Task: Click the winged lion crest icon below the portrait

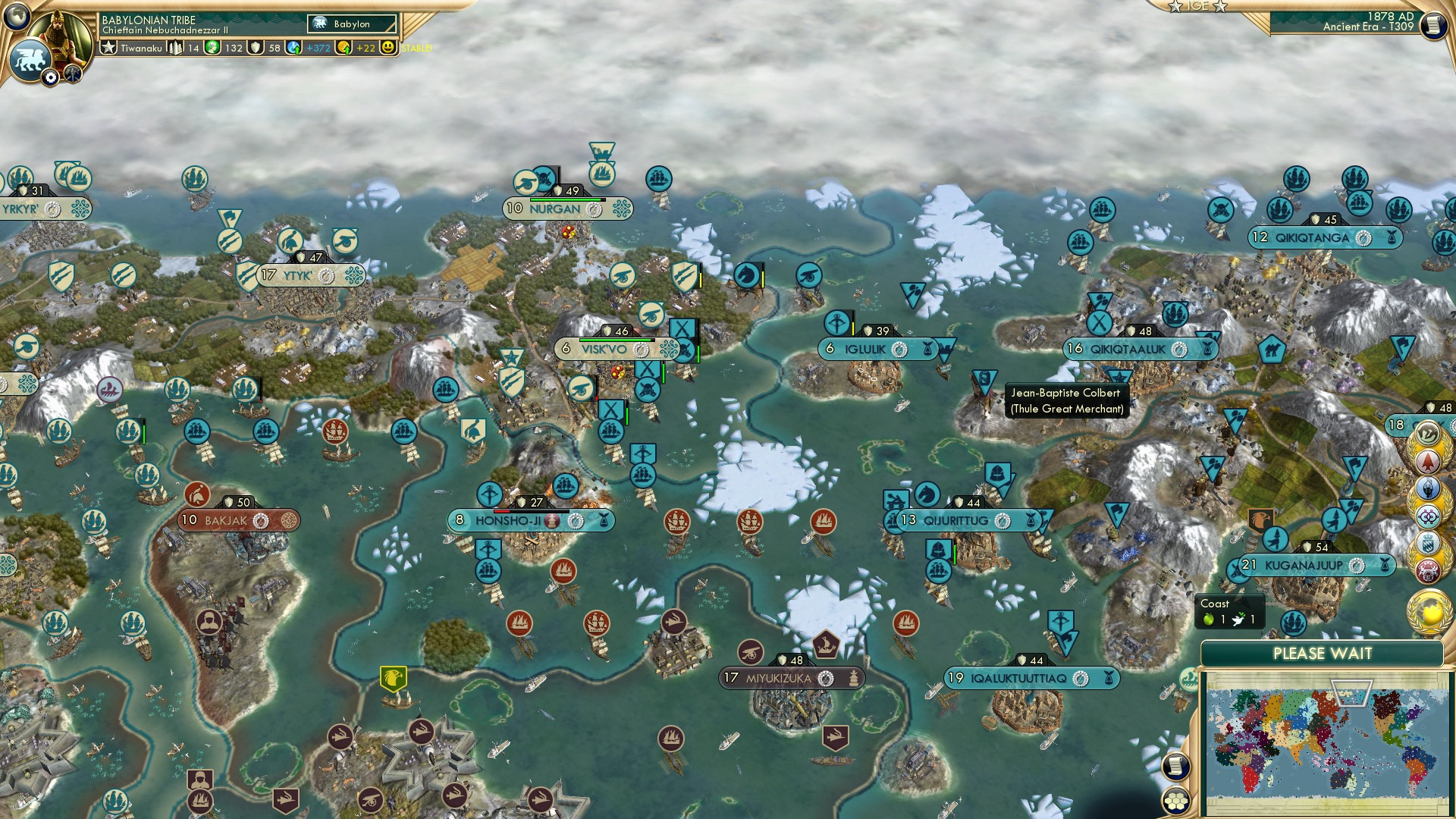Action: pos(32,58)
